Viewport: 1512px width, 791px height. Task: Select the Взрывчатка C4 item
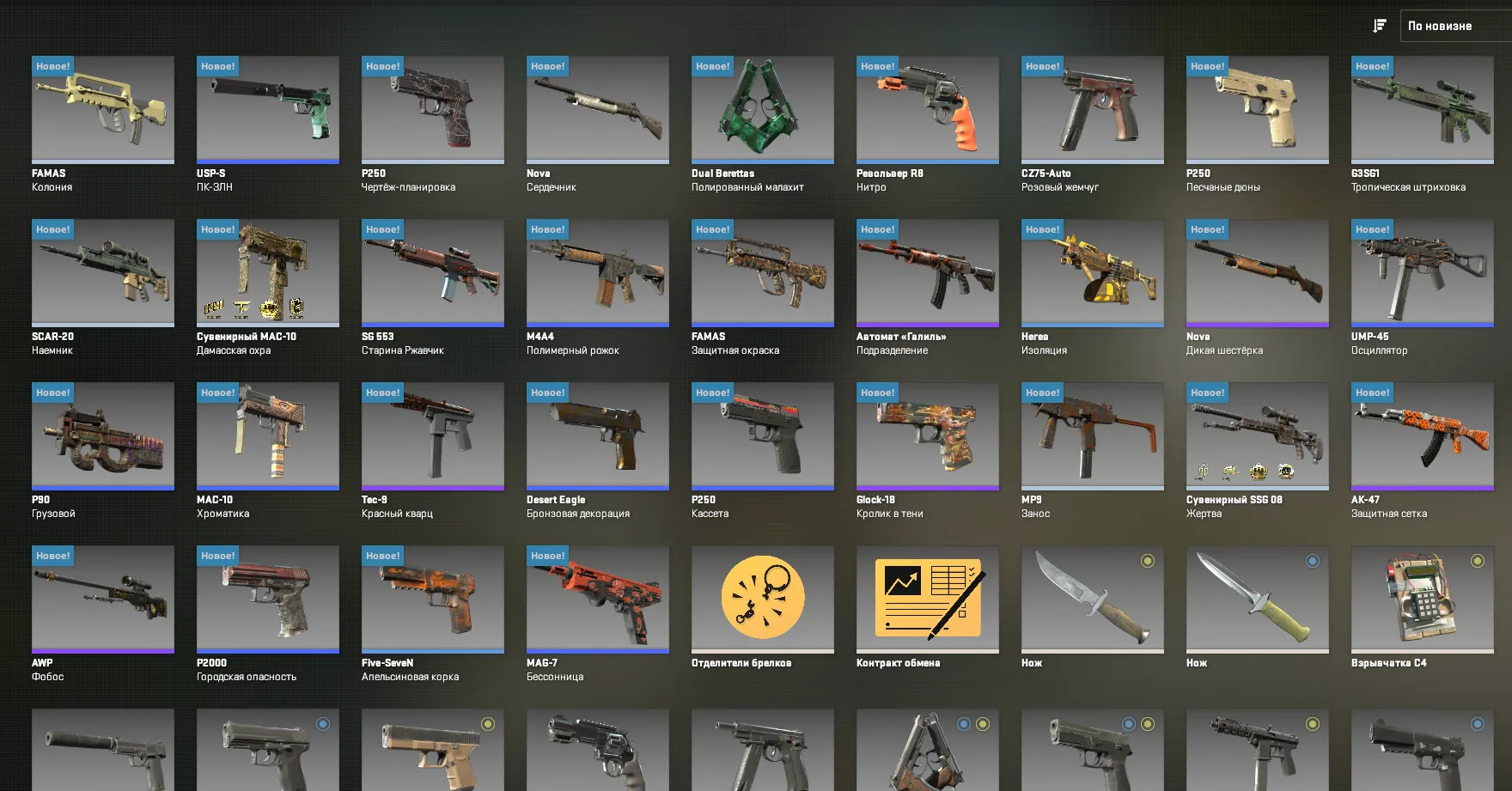[x=1422, y=599]
